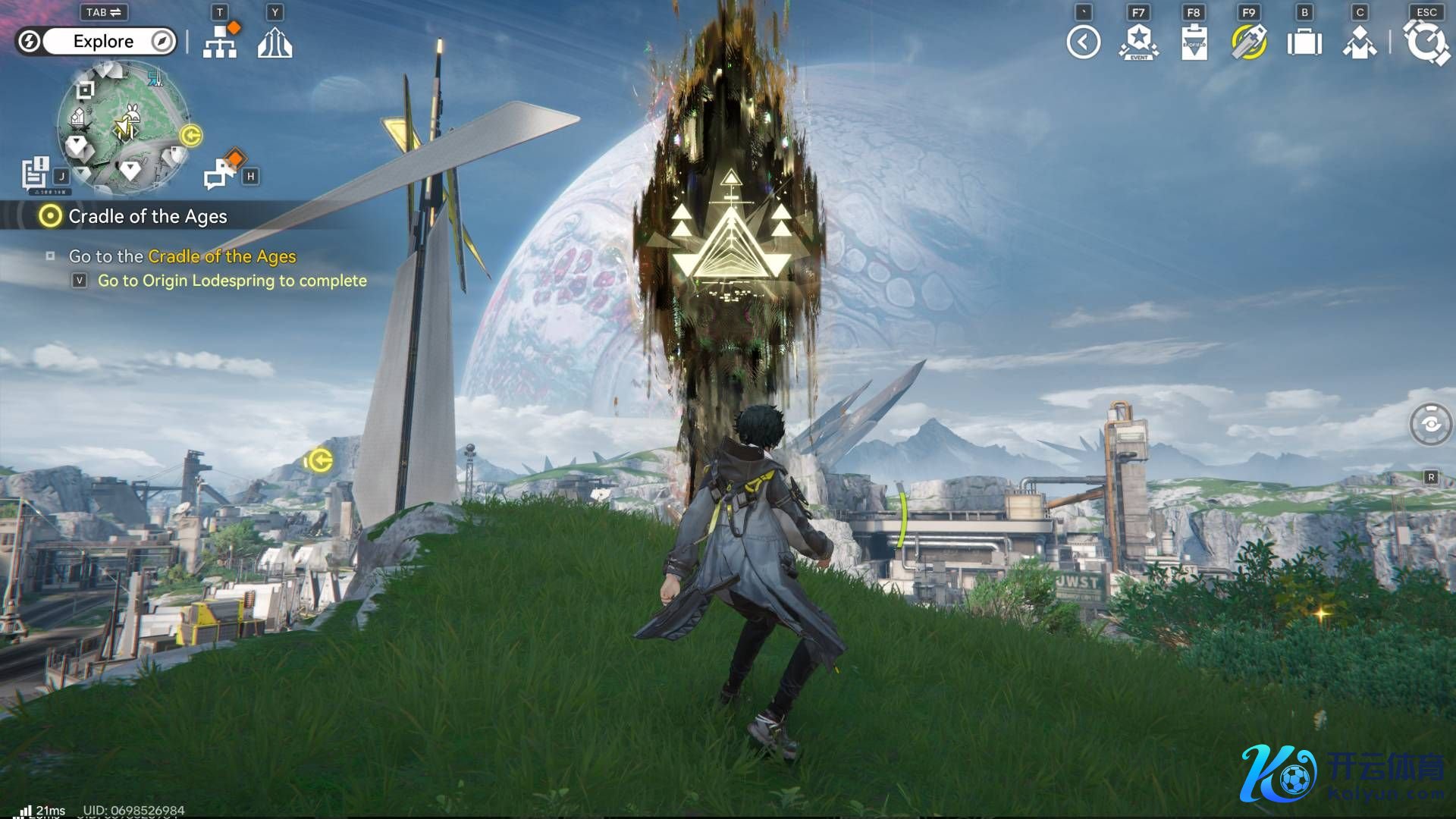Screen dimensions: 1456x819
Task: Collapse the top bar with the back arrow
Action: [1083, 42]
